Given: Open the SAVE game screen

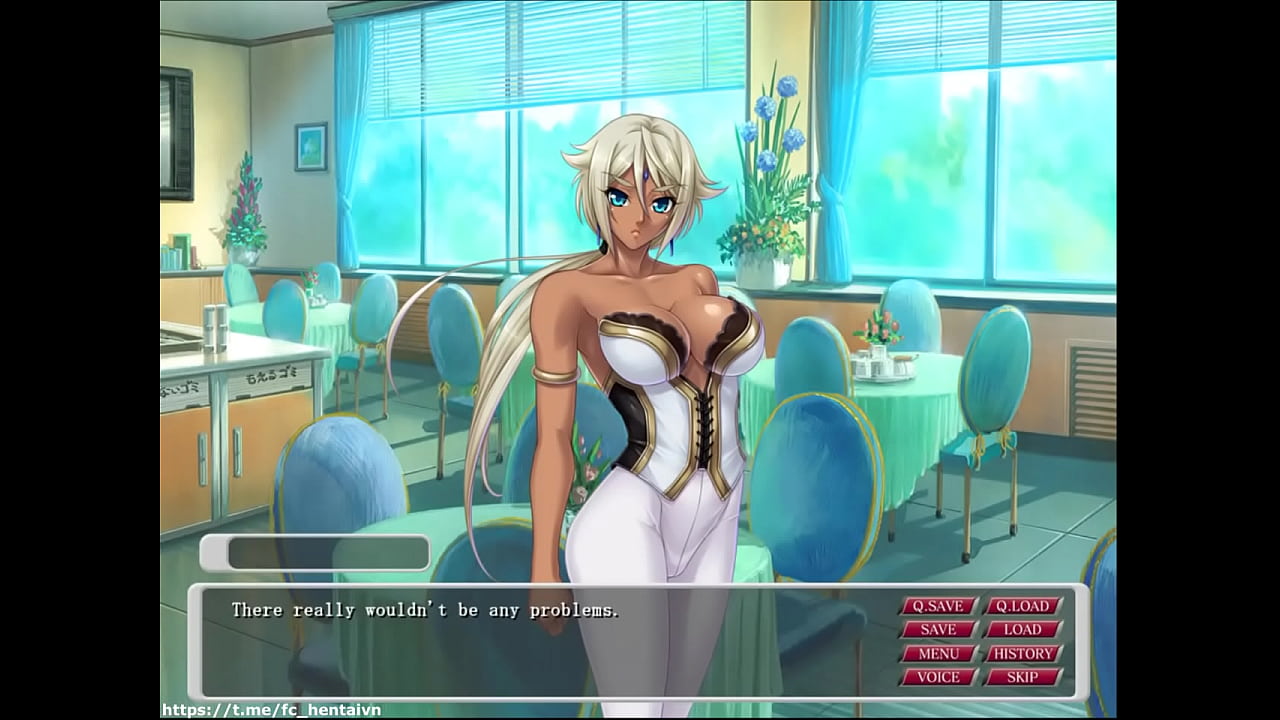Looking at the screenshot, I should [x=938, y=630].
